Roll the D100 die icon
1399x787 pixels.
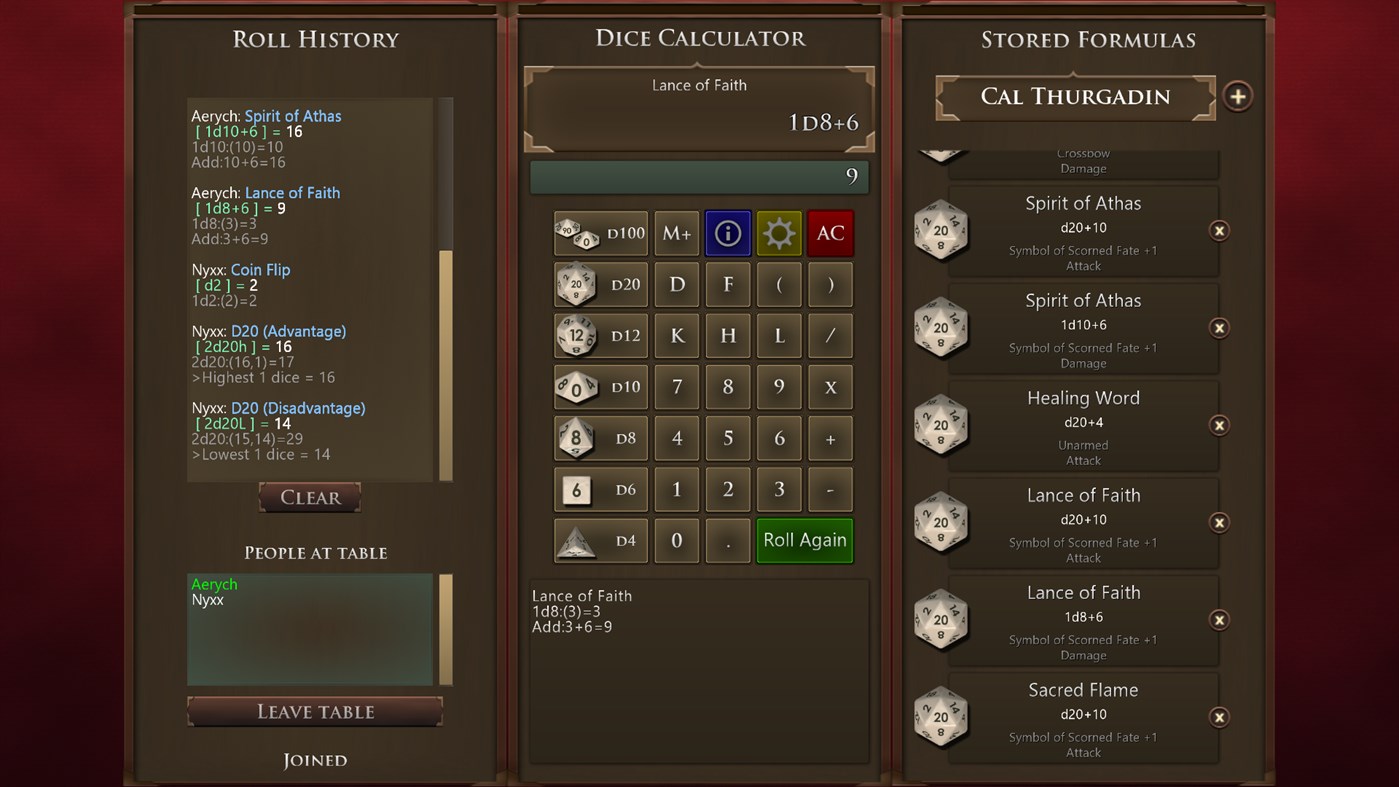600,233
